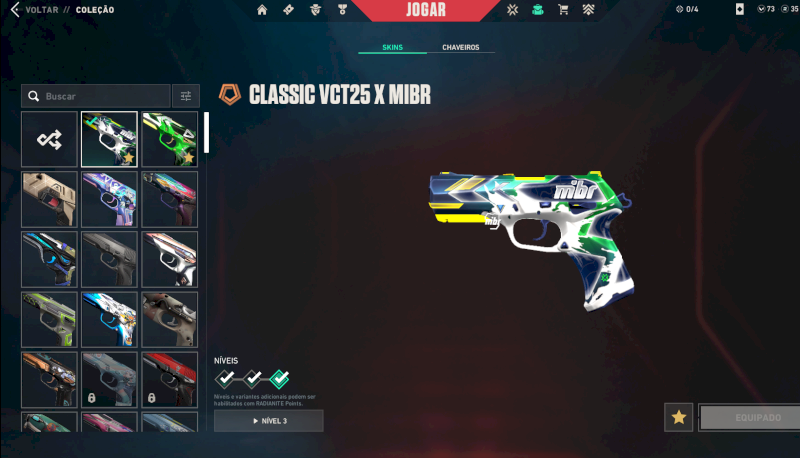Viewport: 800px width, 458px height.
Task: Select the first level checkmark diamond
Action: (x=226, y=379)
